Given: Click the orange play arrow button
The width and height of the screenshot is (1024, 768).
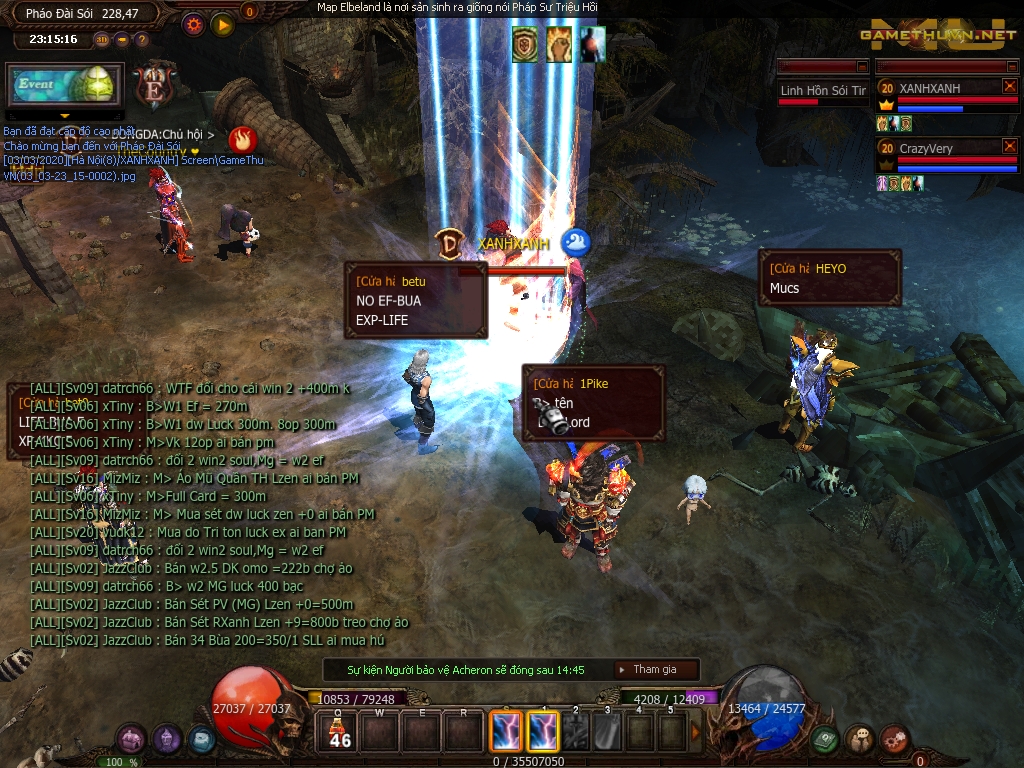Looking at the screenshot, I should pos(222,24).
